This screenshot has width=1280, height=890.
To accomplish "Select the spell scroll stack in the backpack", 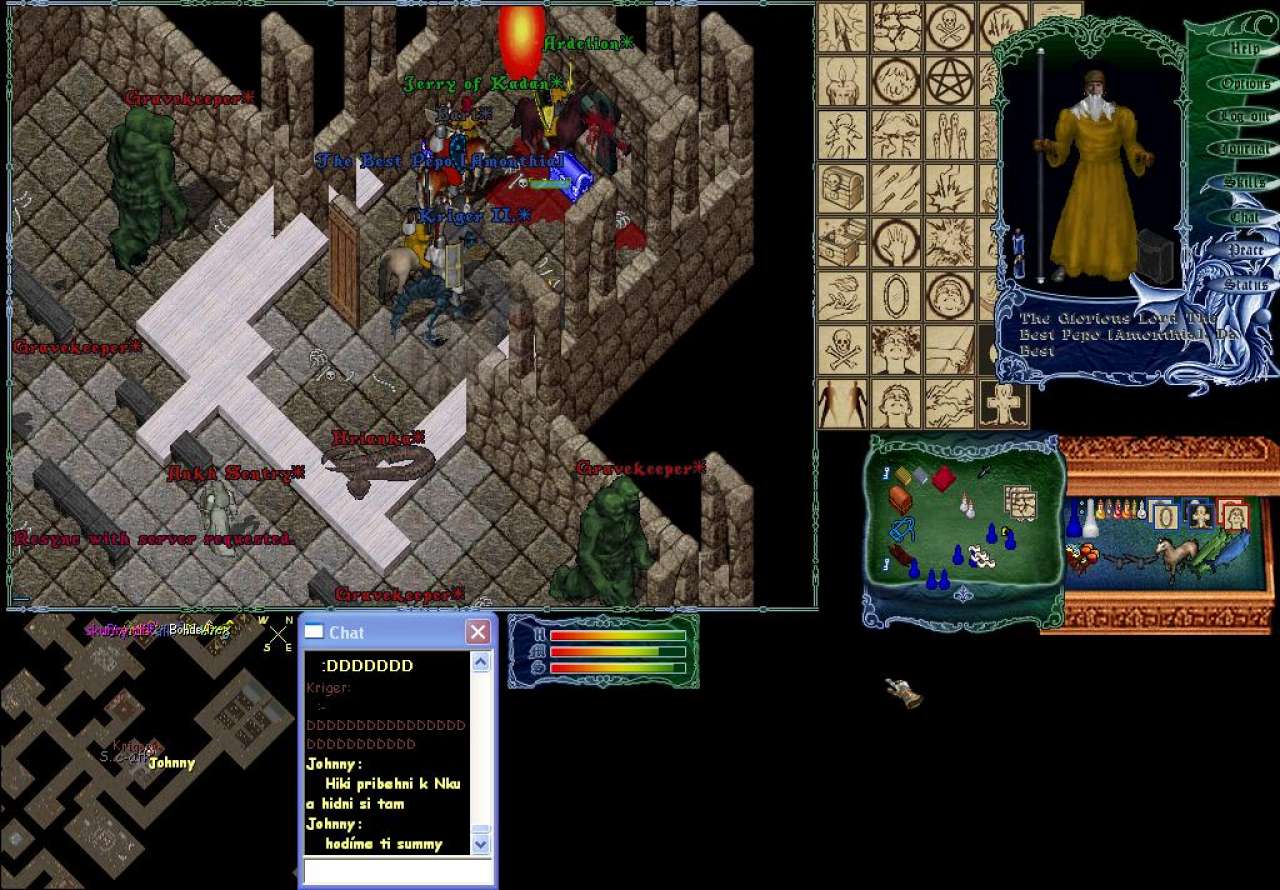I will pos(1019,502).
